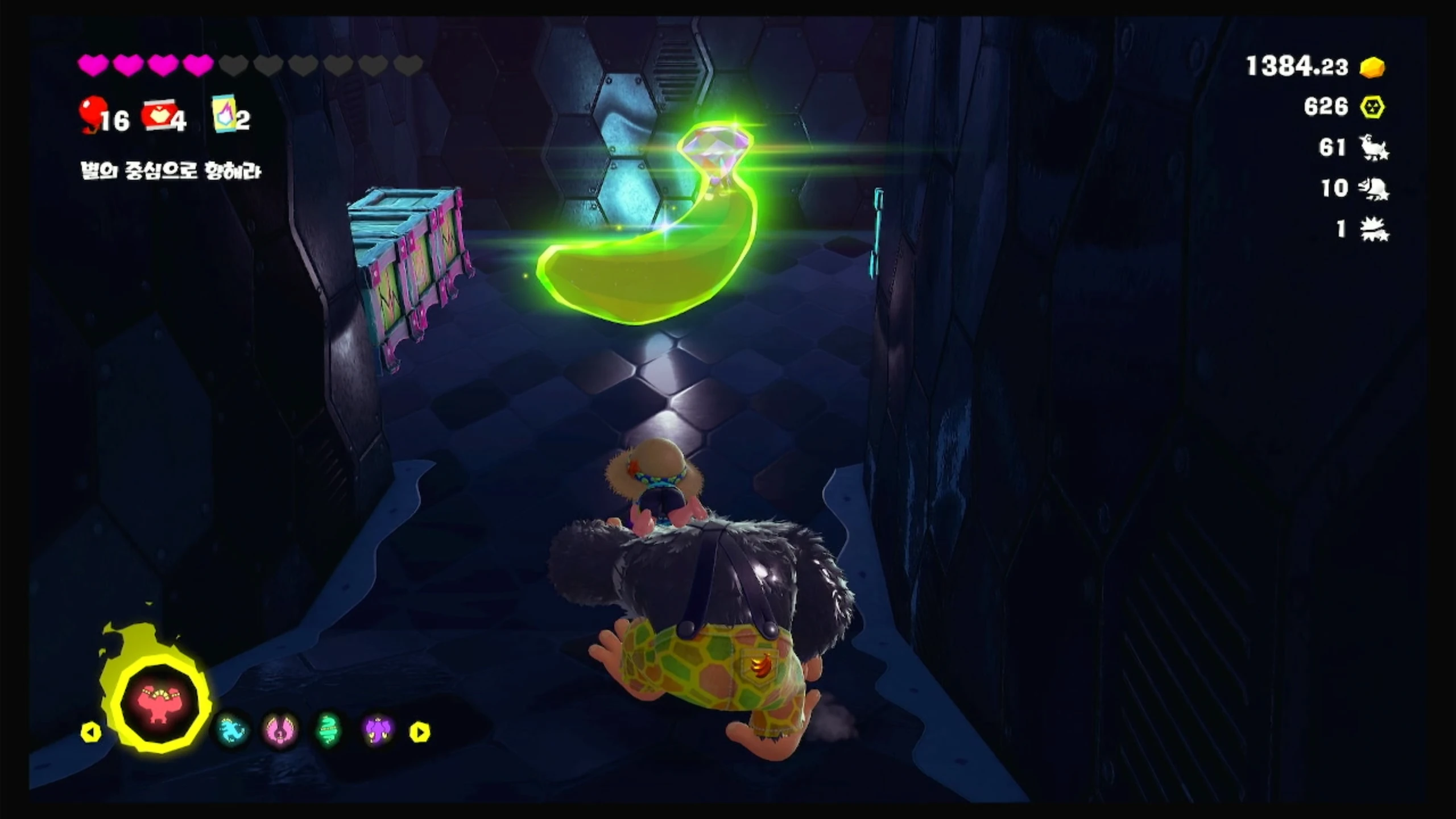1456x819 pixels.
Task: Show the spiky fossil counter with 1
Action: tap(1373, 229)
